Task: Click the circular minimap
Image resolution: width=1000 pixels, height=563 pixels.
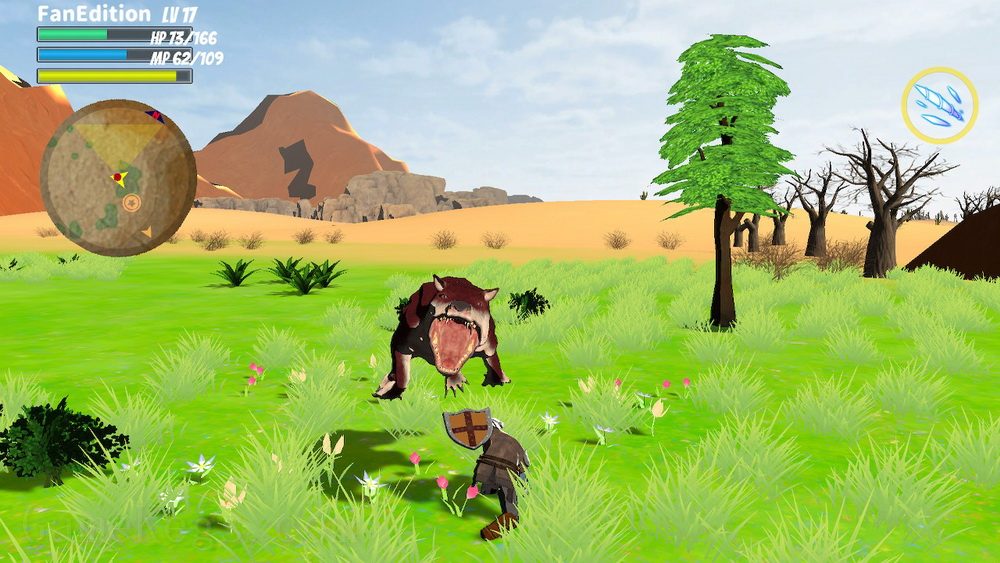Action: pos(117,177)
